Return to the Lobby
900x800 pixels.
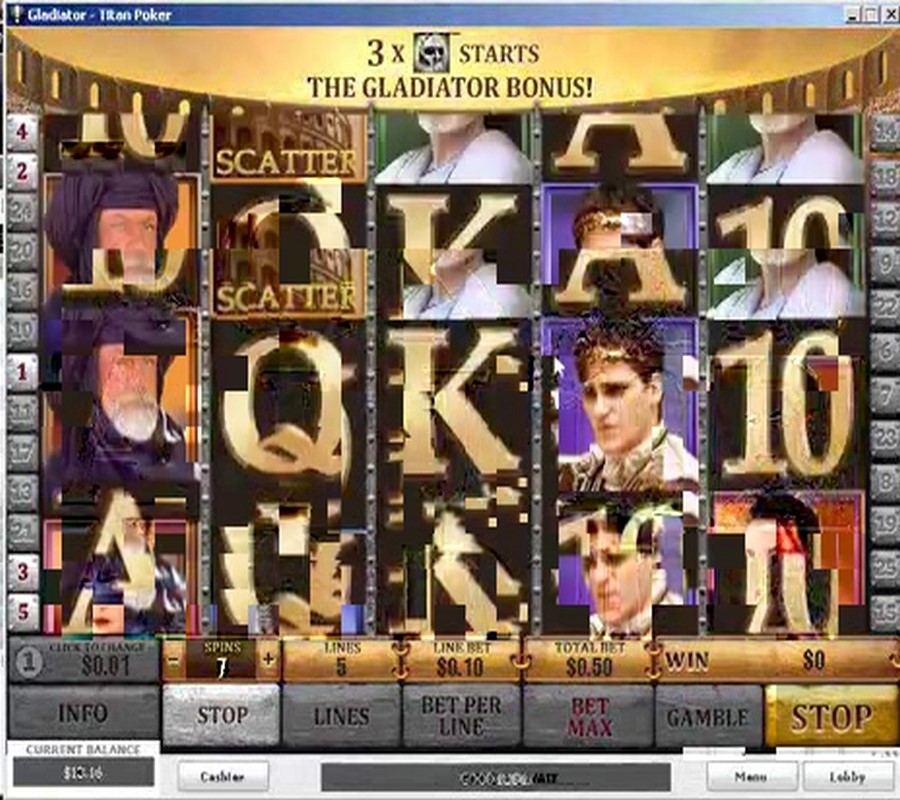pyautogui.click(x=847, y=776)
